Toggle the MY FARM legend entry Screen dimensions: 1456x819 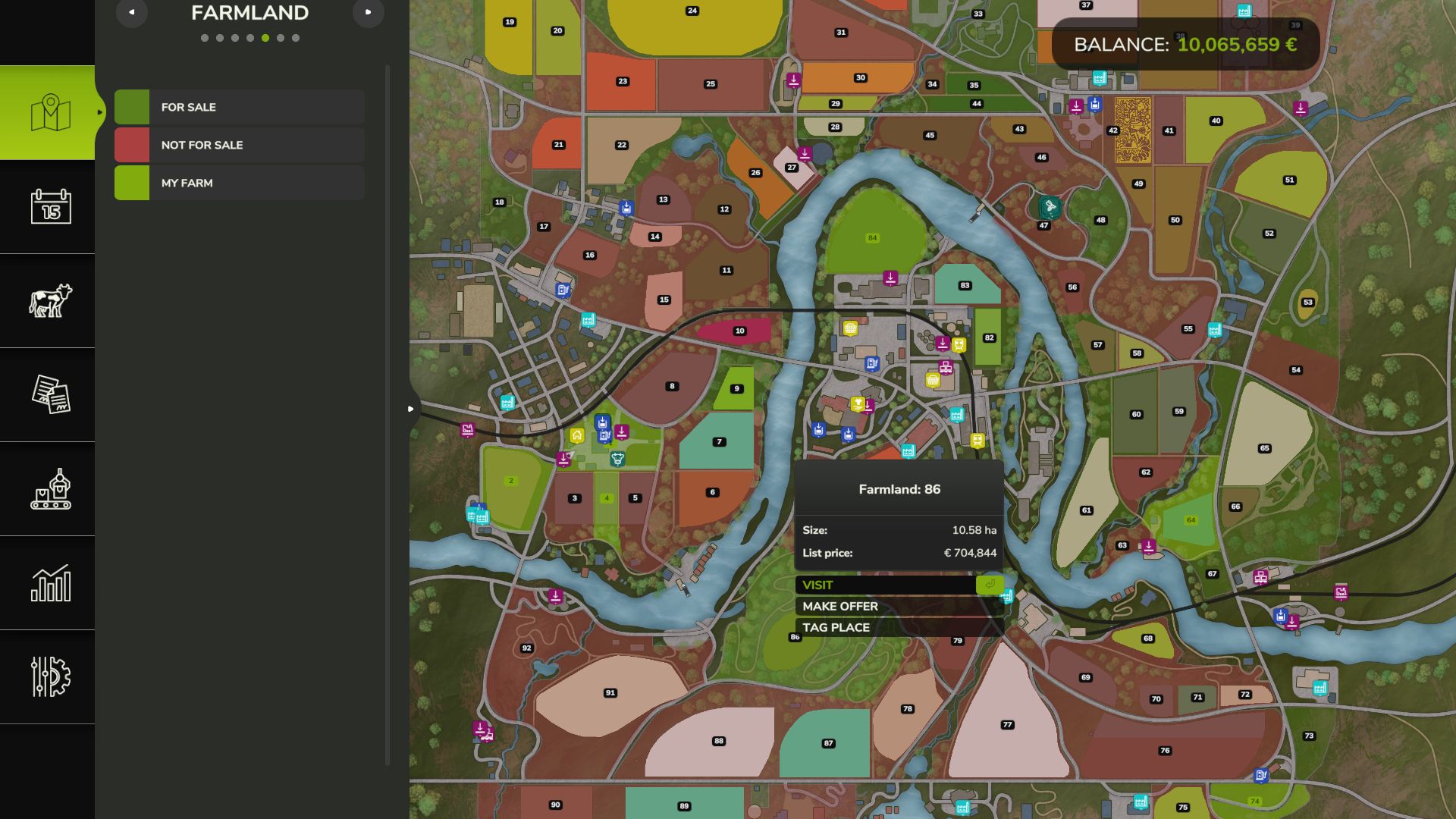186,182
